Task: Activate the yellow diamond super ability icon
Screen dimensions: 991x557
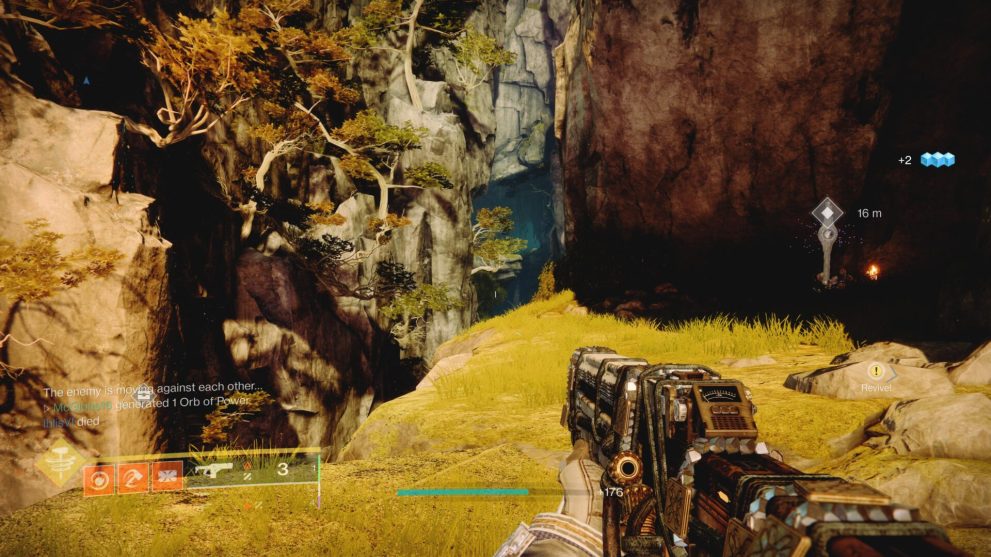Action: coord(60,462)
